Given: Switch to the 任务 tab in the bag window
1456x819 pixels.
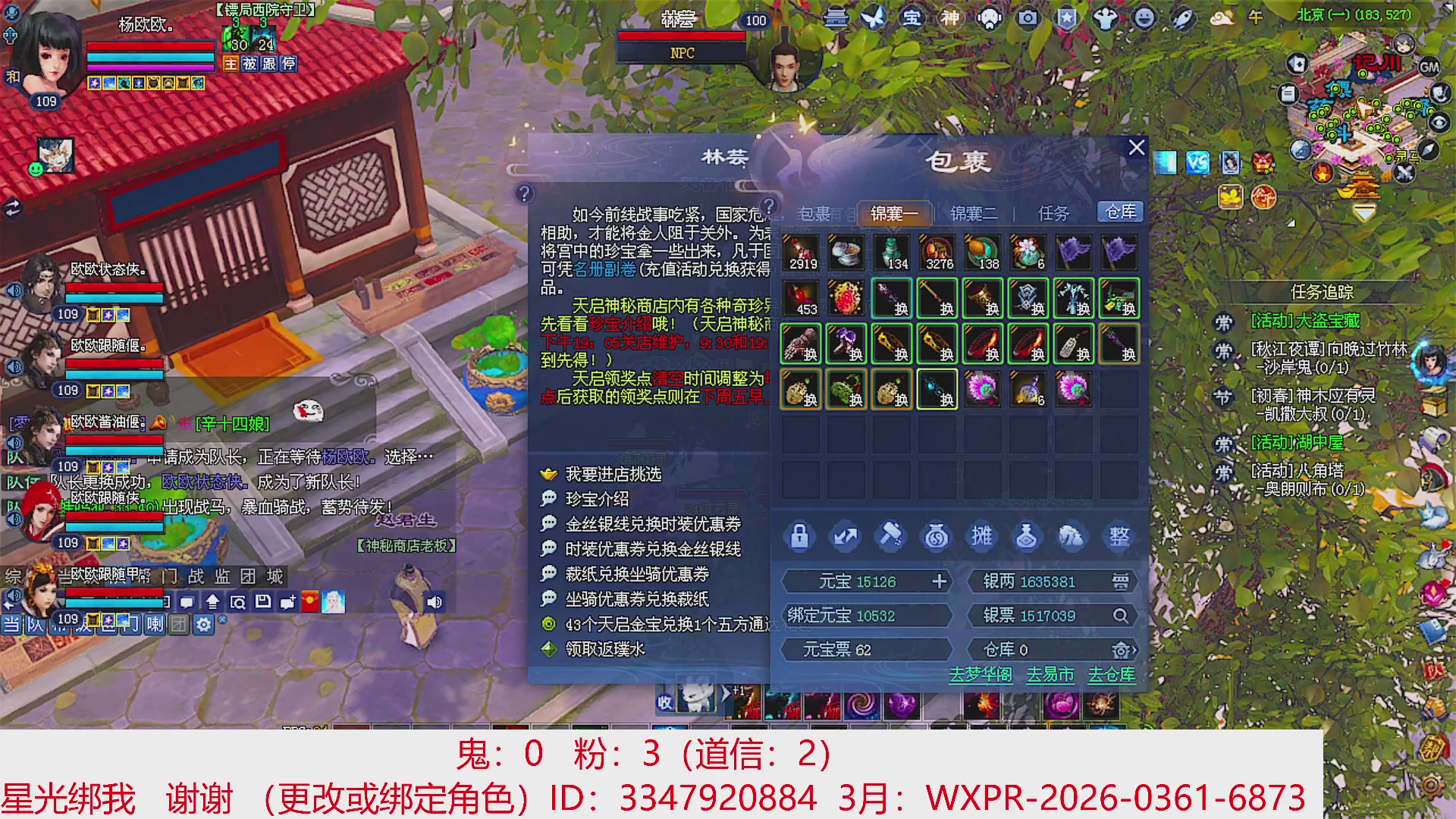Looking at the screenshot, I should (x=1052, y=214).
